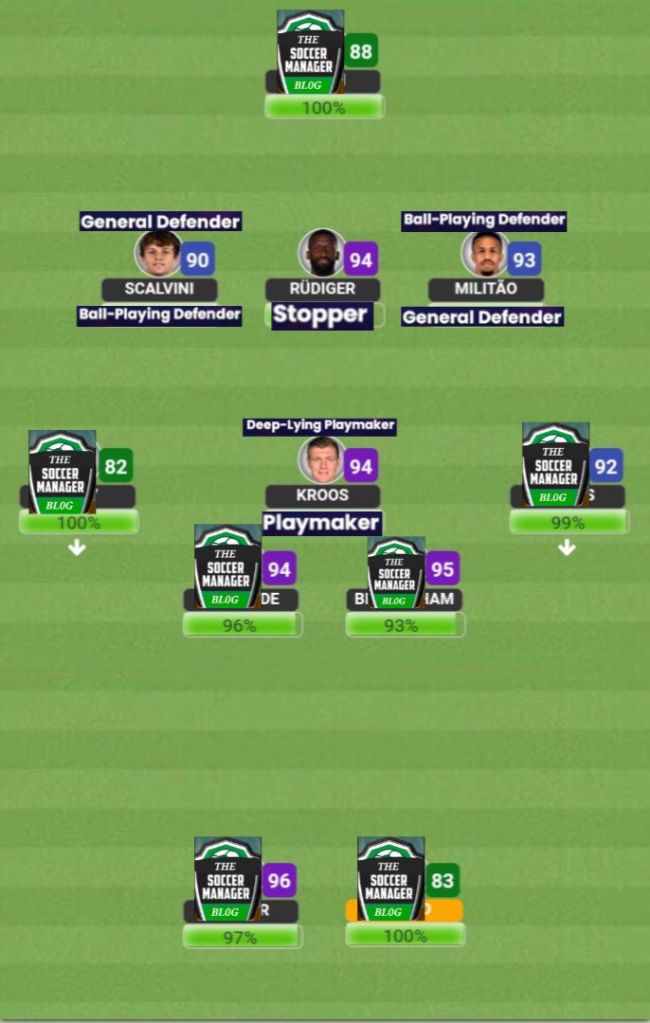The image size is (650, 1023).
Task: Select Scalvini's player portrait
Action: point(158,254)
